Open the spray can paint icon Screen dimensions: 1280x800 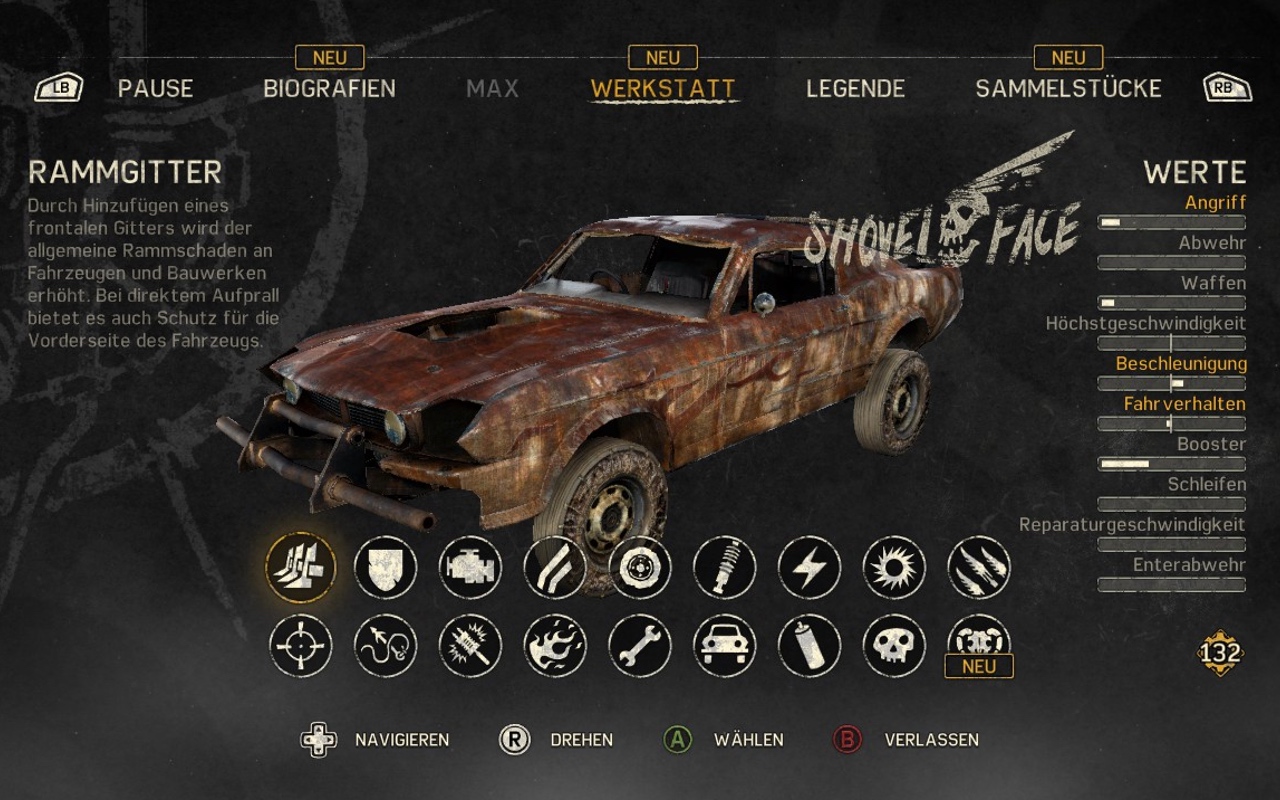tap(809, 645)
